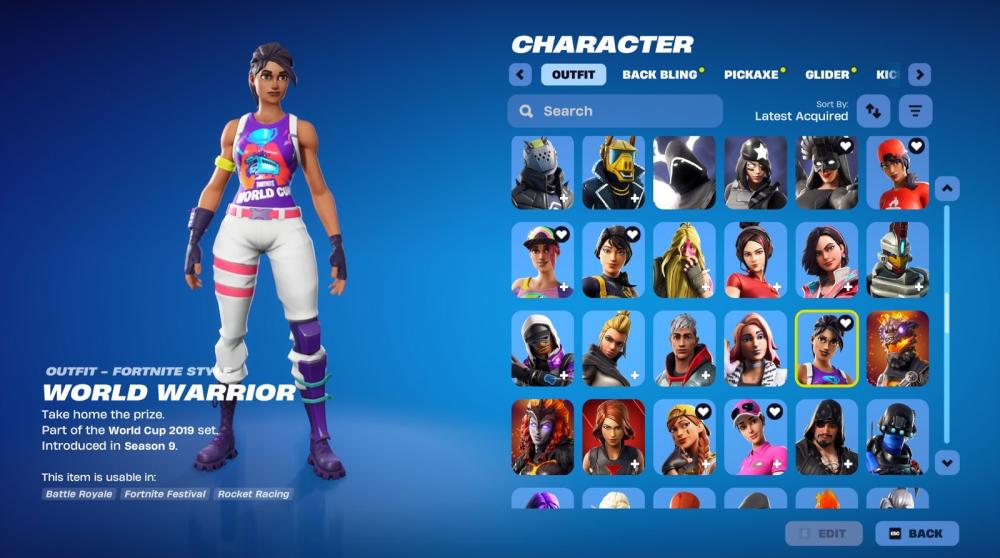This screenshot has height=558, width=1000.
Task: Toggle the sort order arrows button
Action: (874, 111)
